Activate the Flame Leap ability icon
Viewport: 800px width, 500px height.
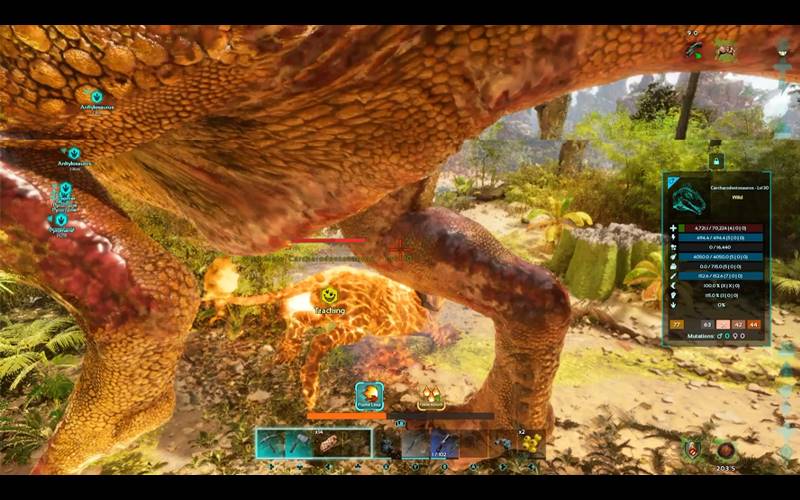[x=370, y=394]
